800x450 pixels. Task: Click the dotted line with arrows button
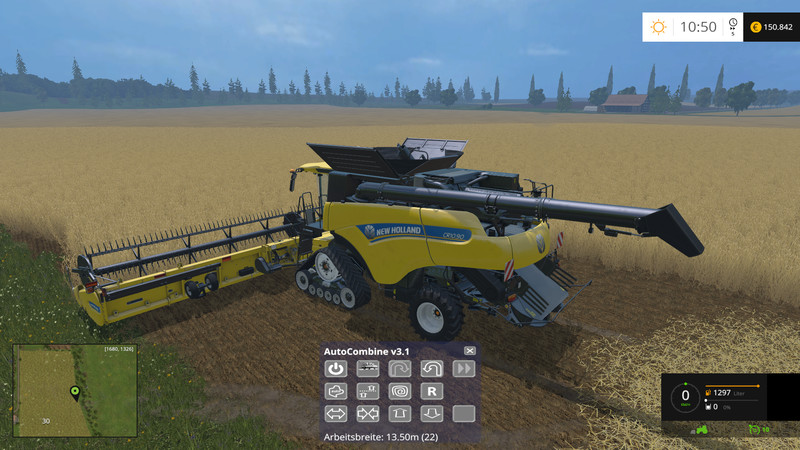click(x=368, y=391)
